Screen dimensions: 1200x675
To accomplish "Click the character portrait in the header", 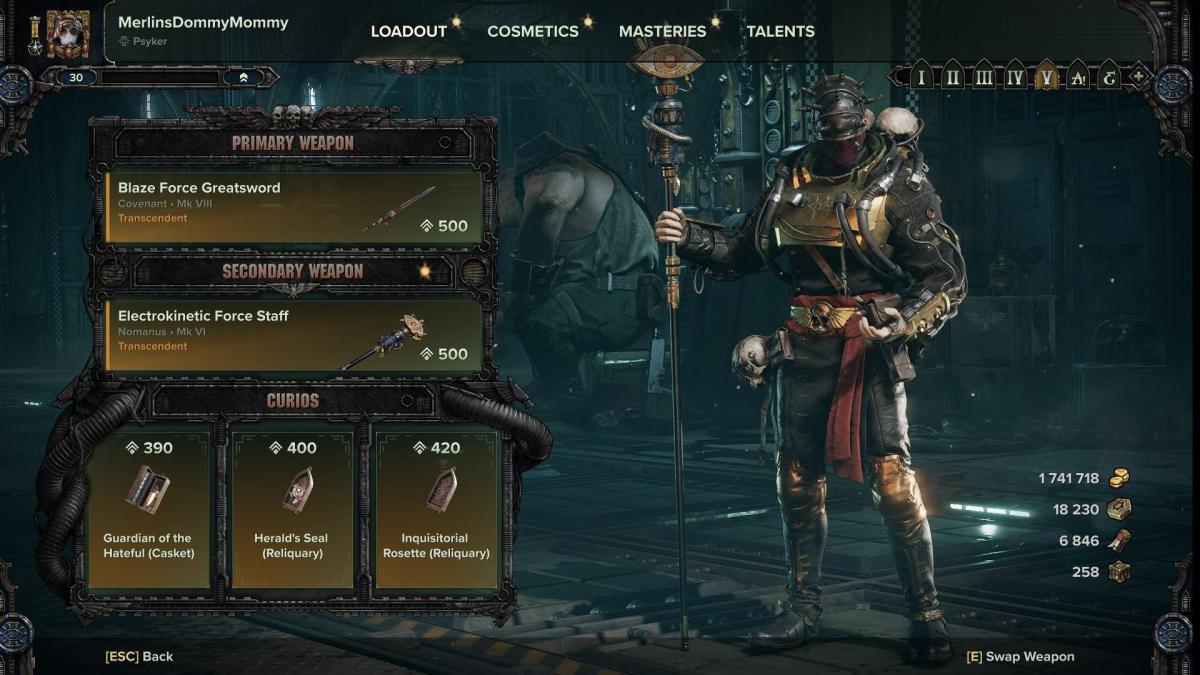I will [x=68, y=35].
